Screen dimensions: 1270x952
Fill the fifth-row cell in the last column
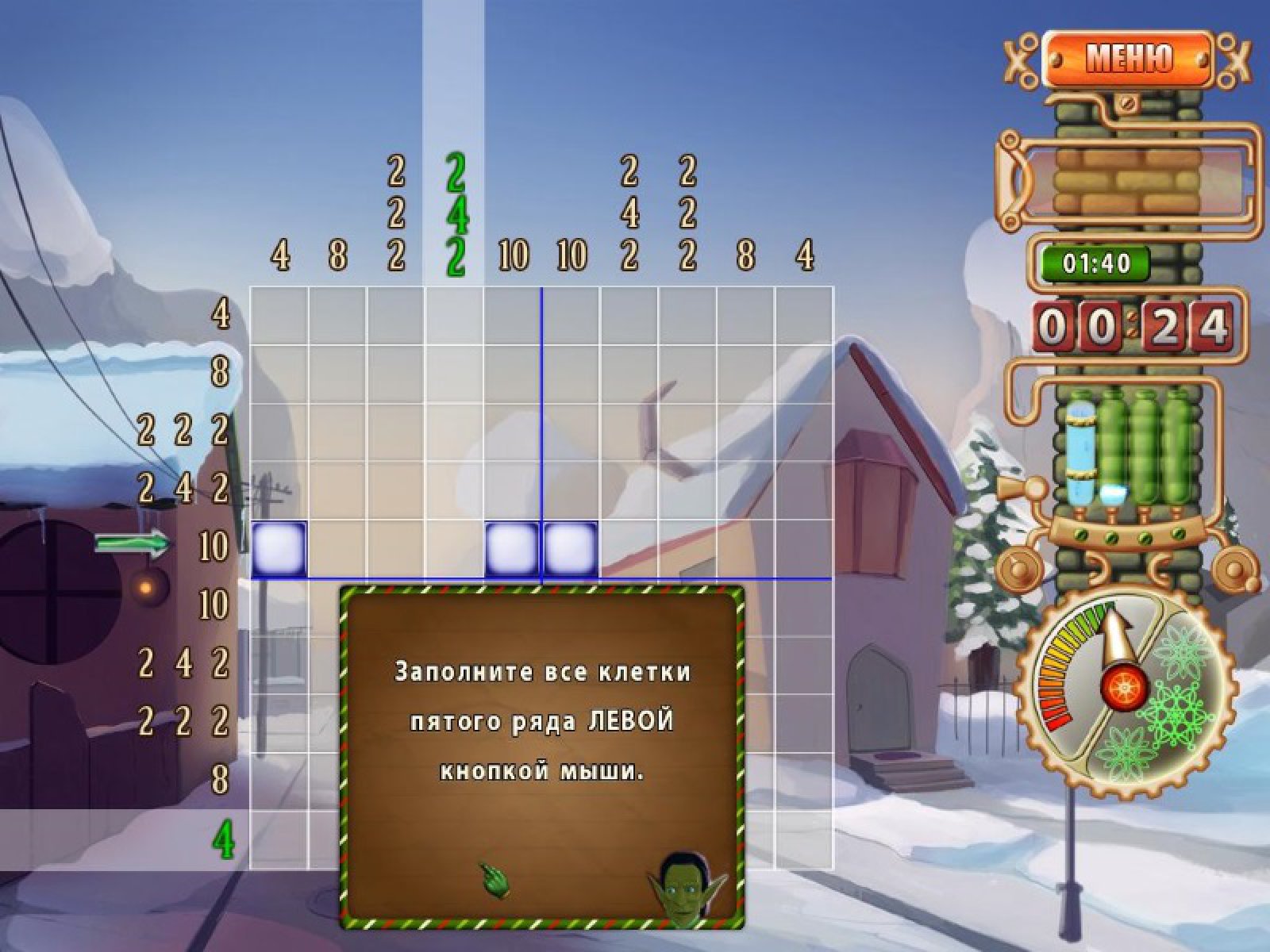[x=804, y=549]
